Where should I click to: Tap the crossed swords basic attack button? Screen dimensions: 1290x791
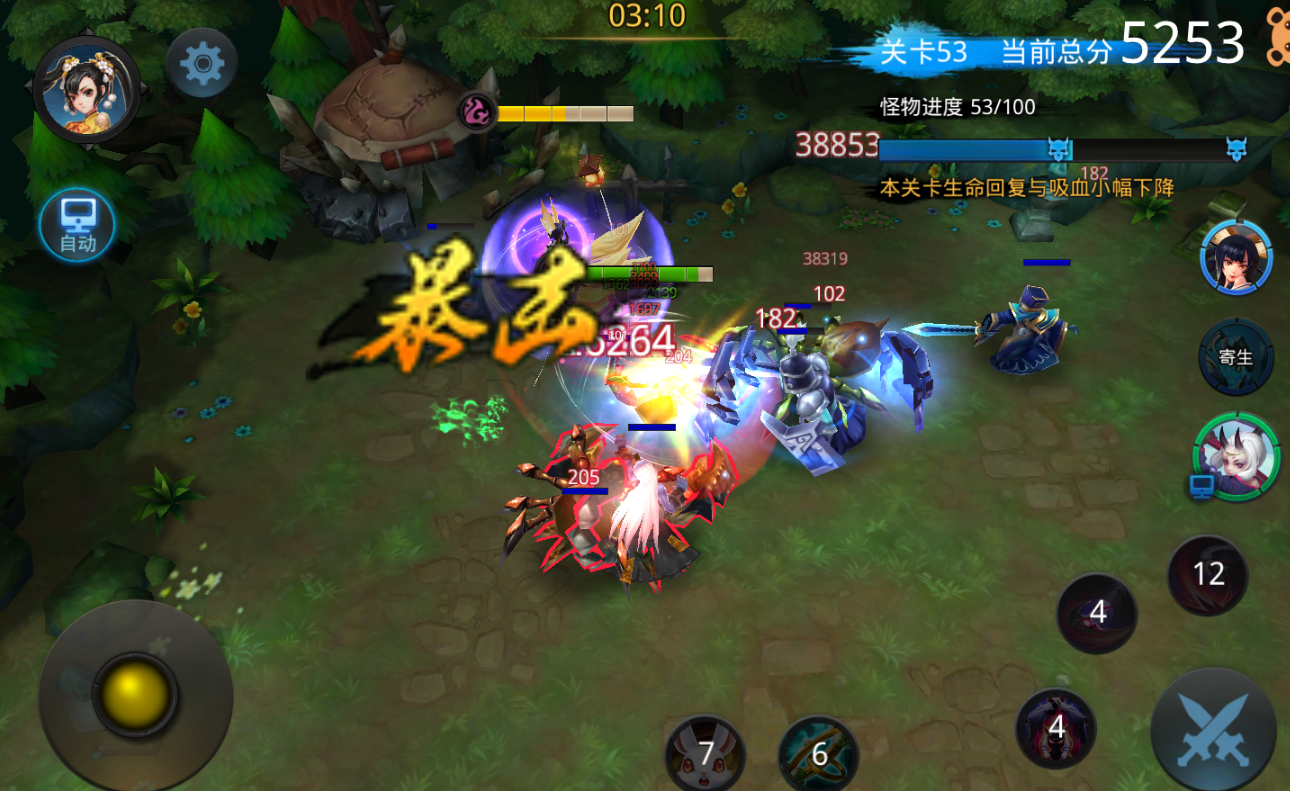click(x=1213, y=730)
